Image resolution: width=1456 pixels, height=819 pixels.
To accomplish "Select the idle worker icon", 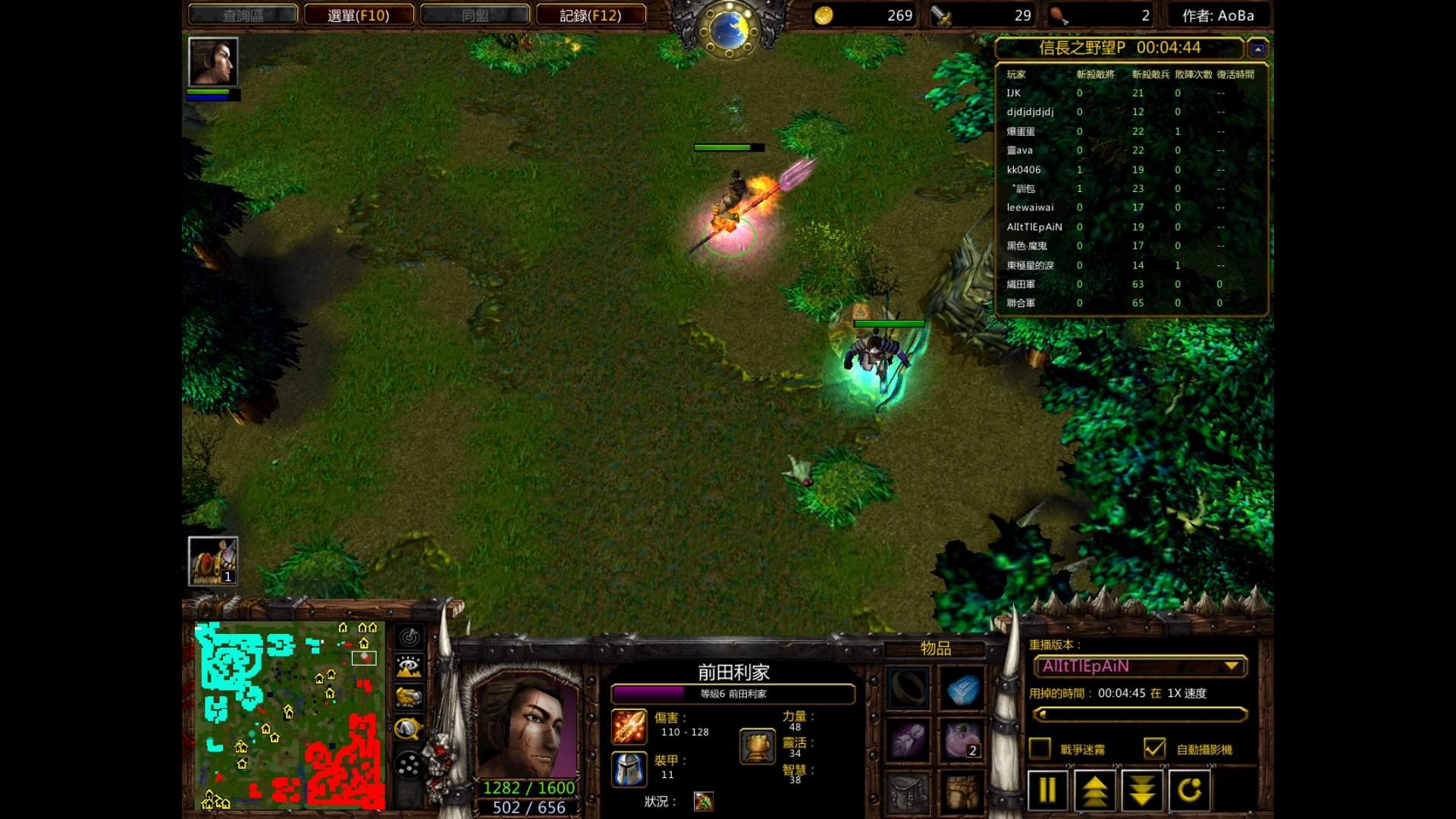I will coord(213,561).
